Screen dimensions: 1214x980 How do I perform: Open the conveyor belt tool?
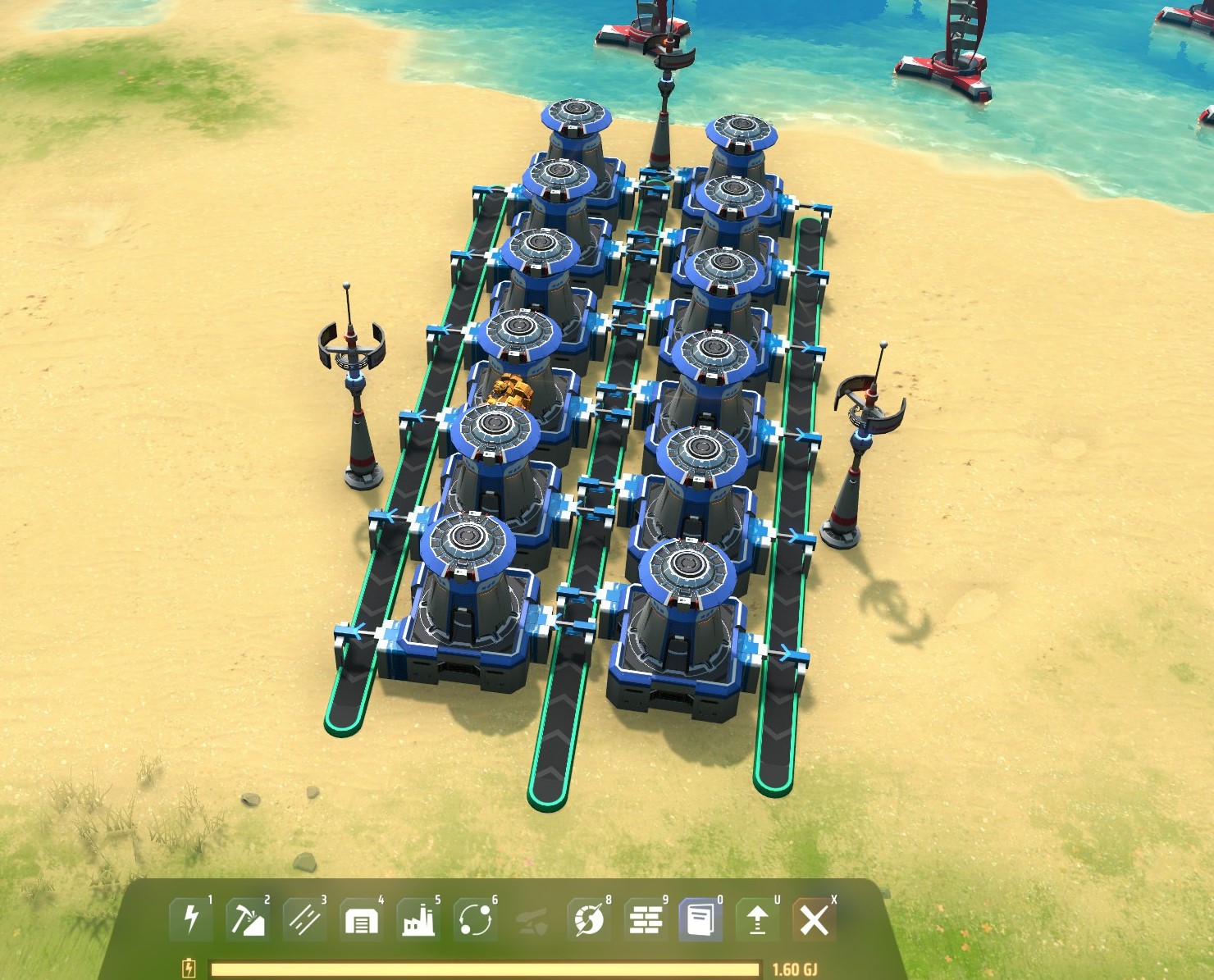point(304,922)
